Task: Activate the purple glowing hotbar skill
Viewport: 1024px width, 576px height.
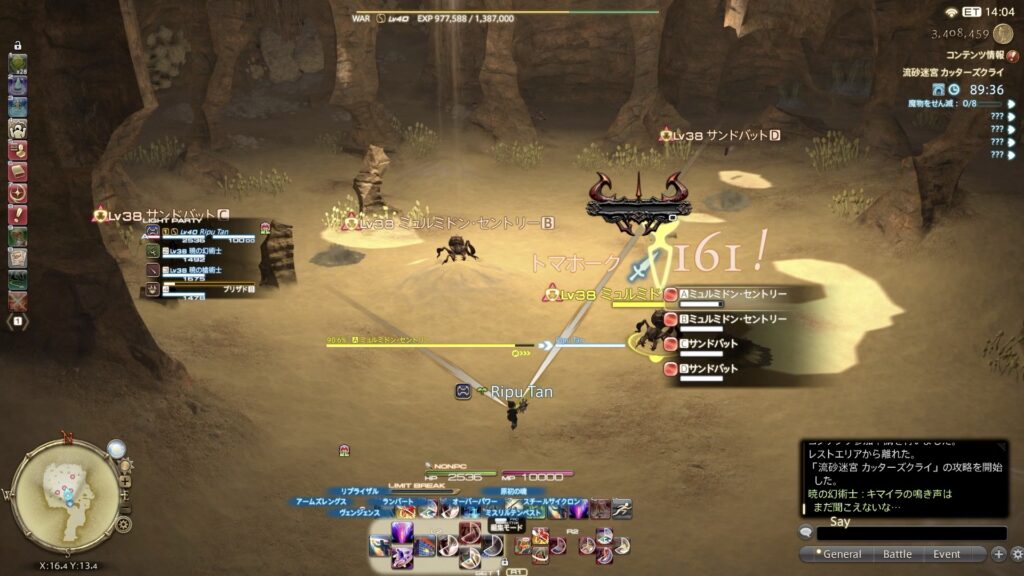Action: 404,533
